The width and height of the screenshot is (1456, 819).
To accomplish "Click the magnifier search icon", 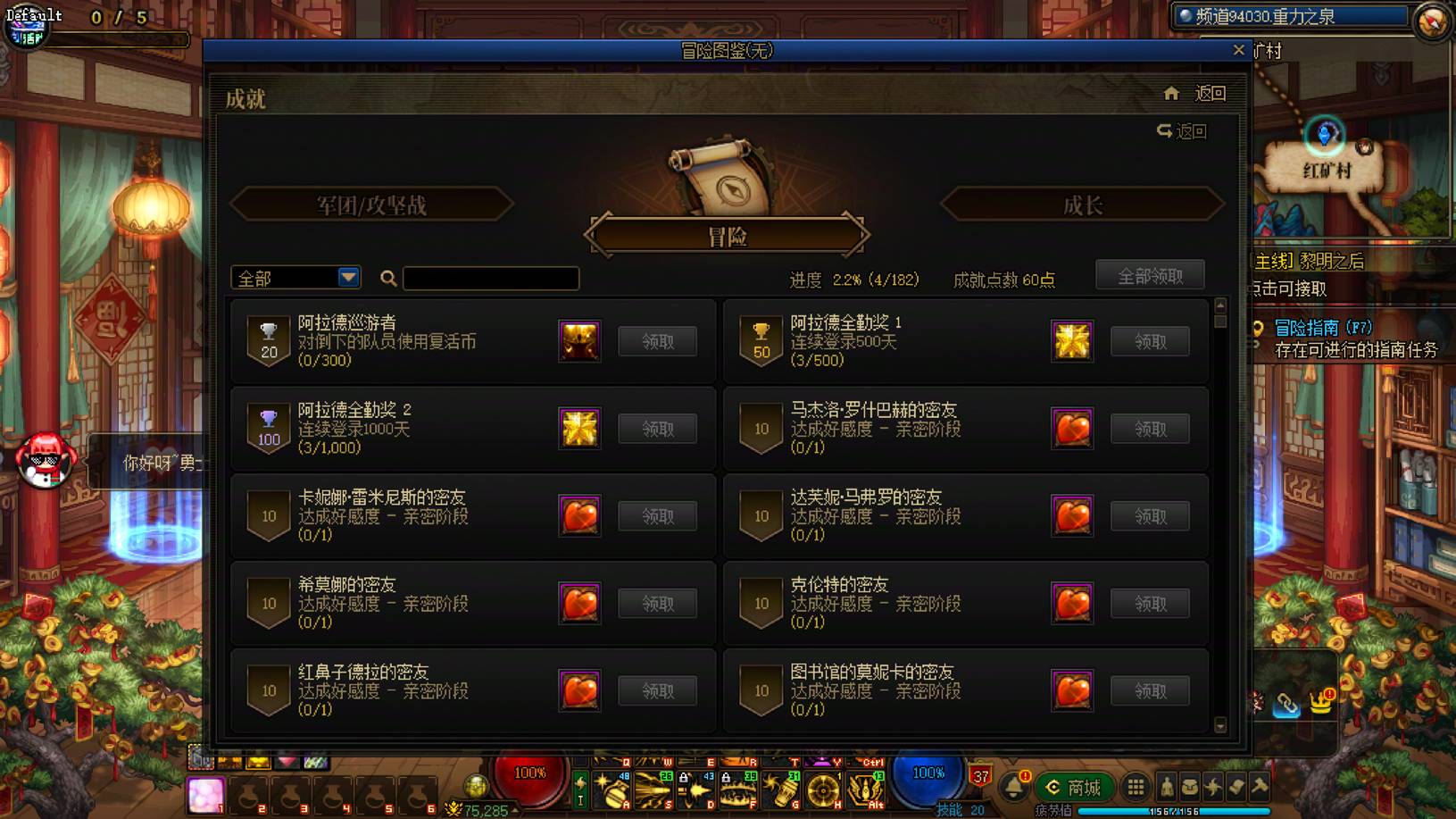I will 387,279.
